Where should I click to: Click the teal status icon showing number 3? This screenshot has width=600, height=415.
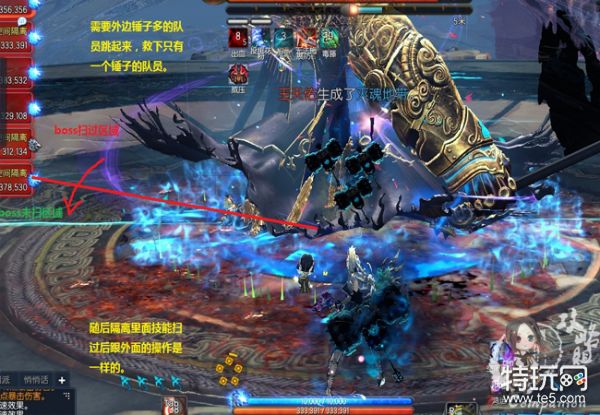284,38
